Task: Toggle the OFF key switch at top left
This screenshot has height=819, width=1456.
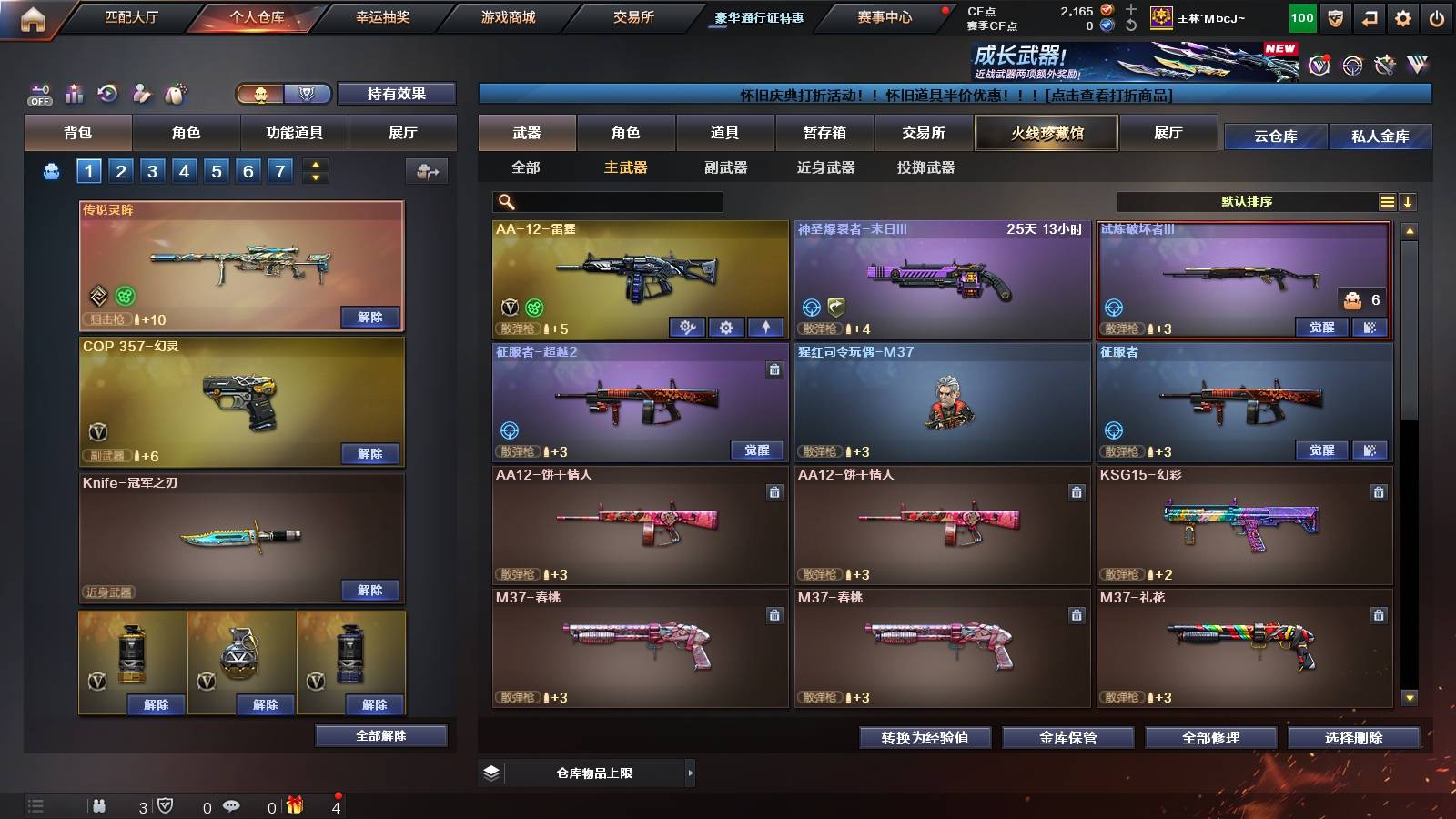Action: point(38,94)
